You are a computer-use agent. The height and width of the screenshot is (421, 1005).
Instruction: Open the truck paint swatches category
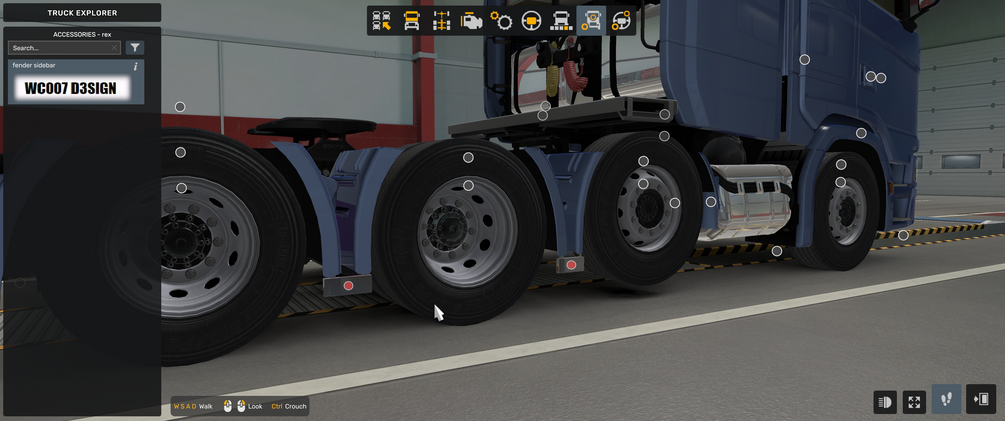click(x=561, y=21)
